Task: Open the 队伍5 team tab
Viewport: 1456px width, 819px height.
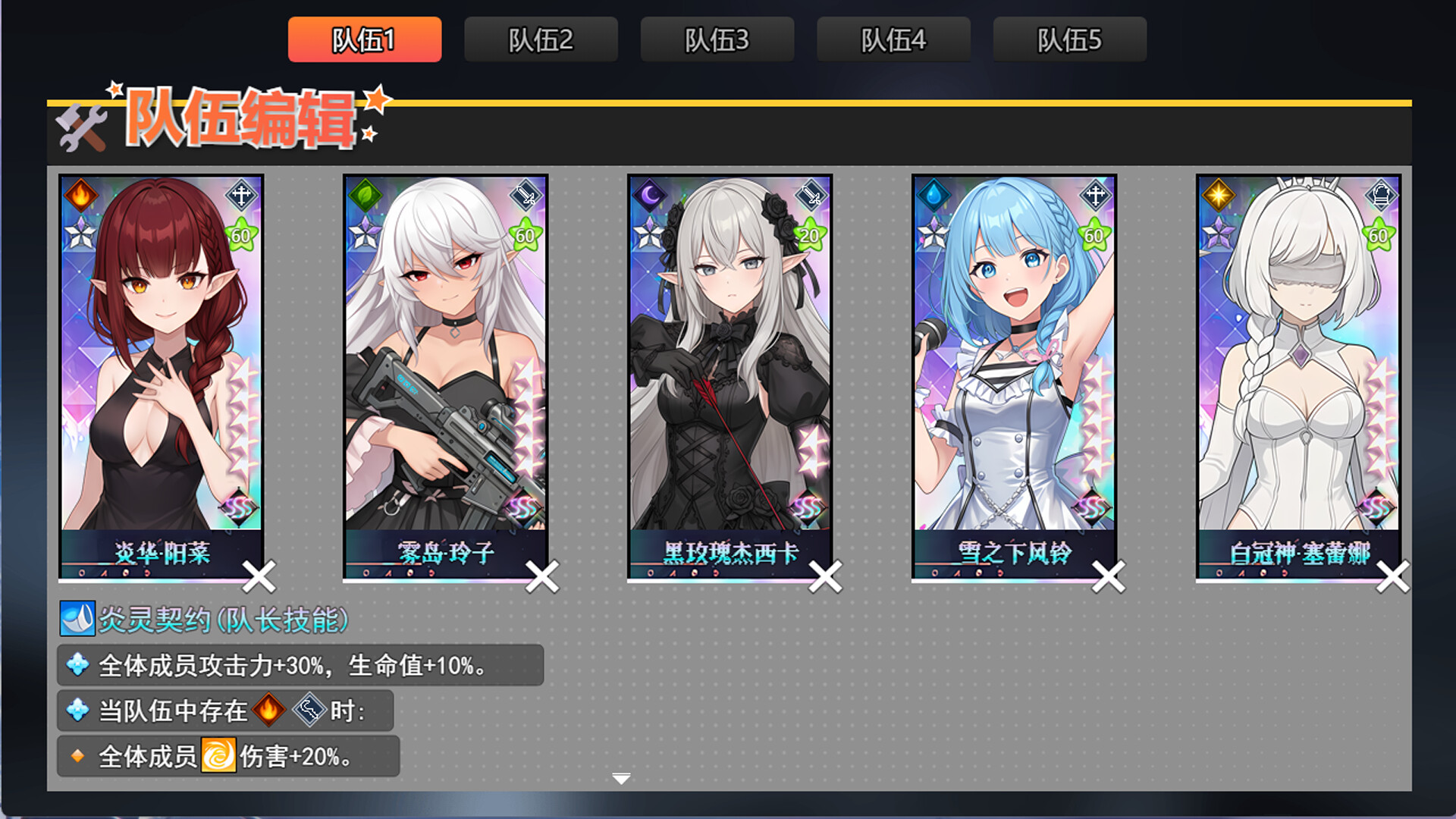Action: (x=1068, y=39)
